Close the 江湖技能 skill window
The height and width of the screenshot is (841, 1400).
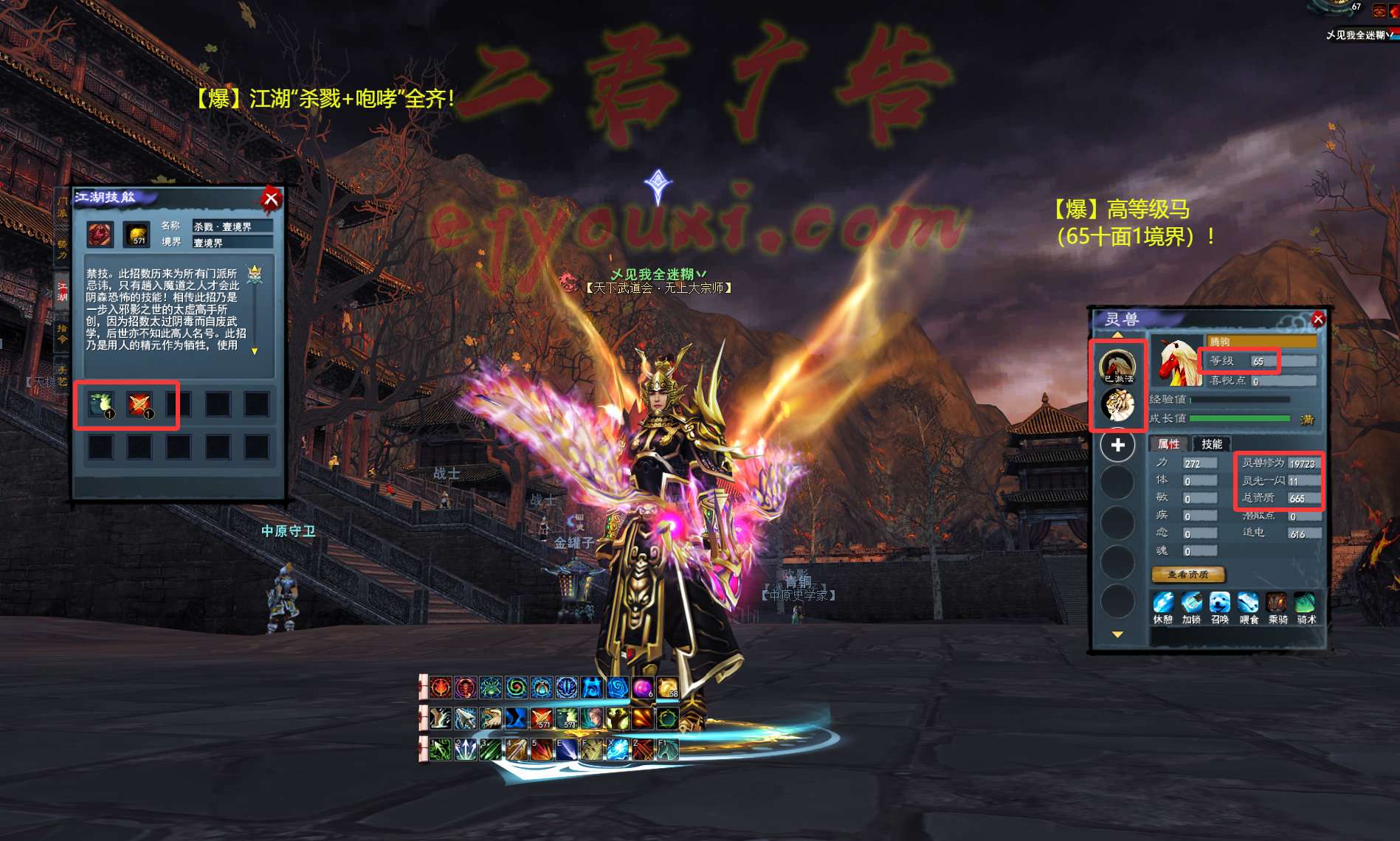point(271,198)
